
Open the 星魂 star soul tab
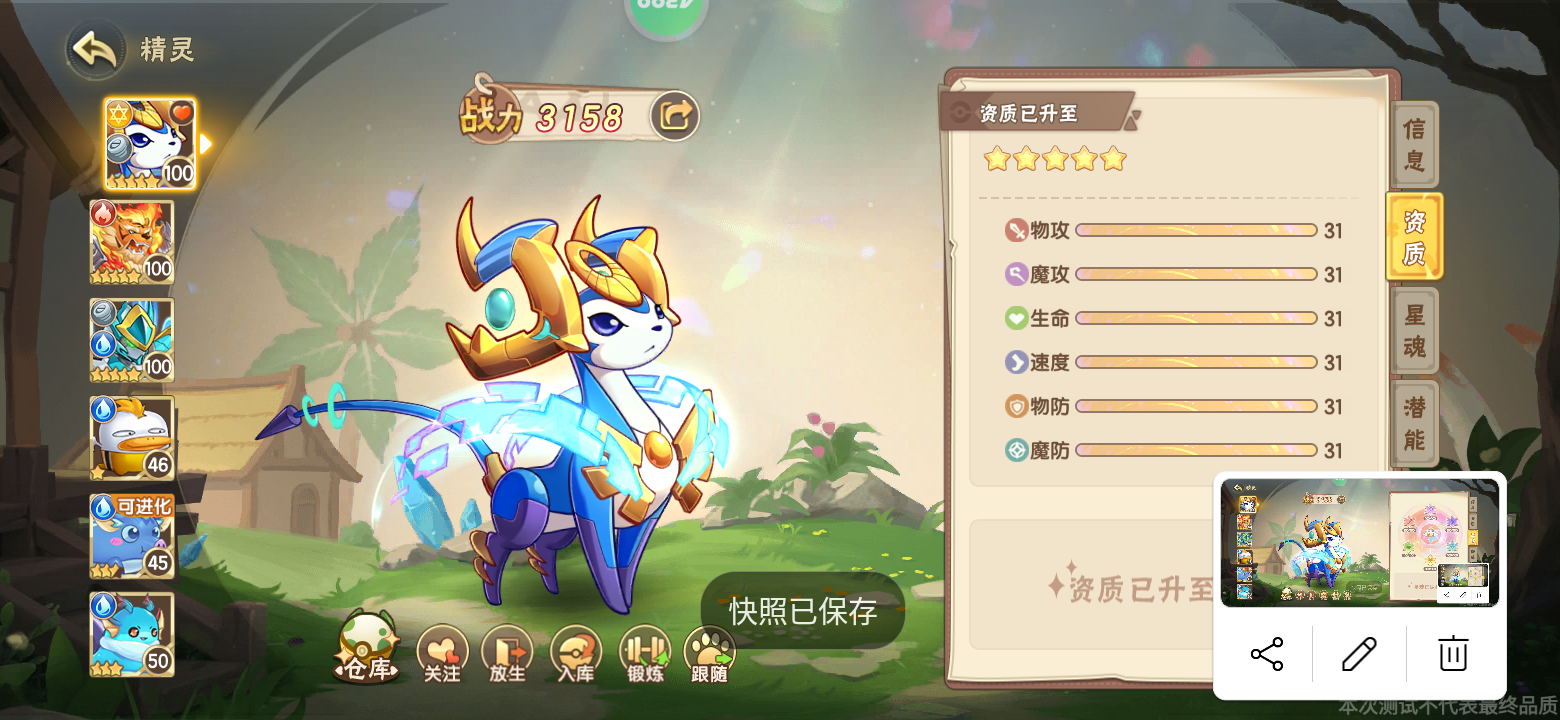coord(1414,330)
